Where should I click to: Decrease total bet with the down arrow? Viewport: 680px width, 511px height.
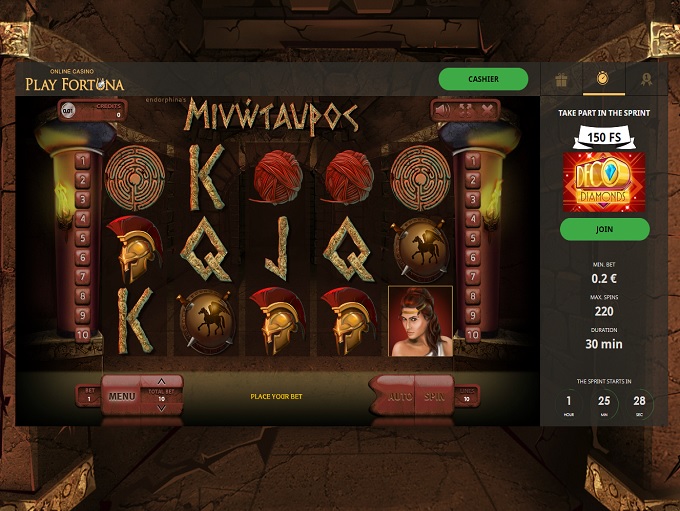tap(162, 409)
